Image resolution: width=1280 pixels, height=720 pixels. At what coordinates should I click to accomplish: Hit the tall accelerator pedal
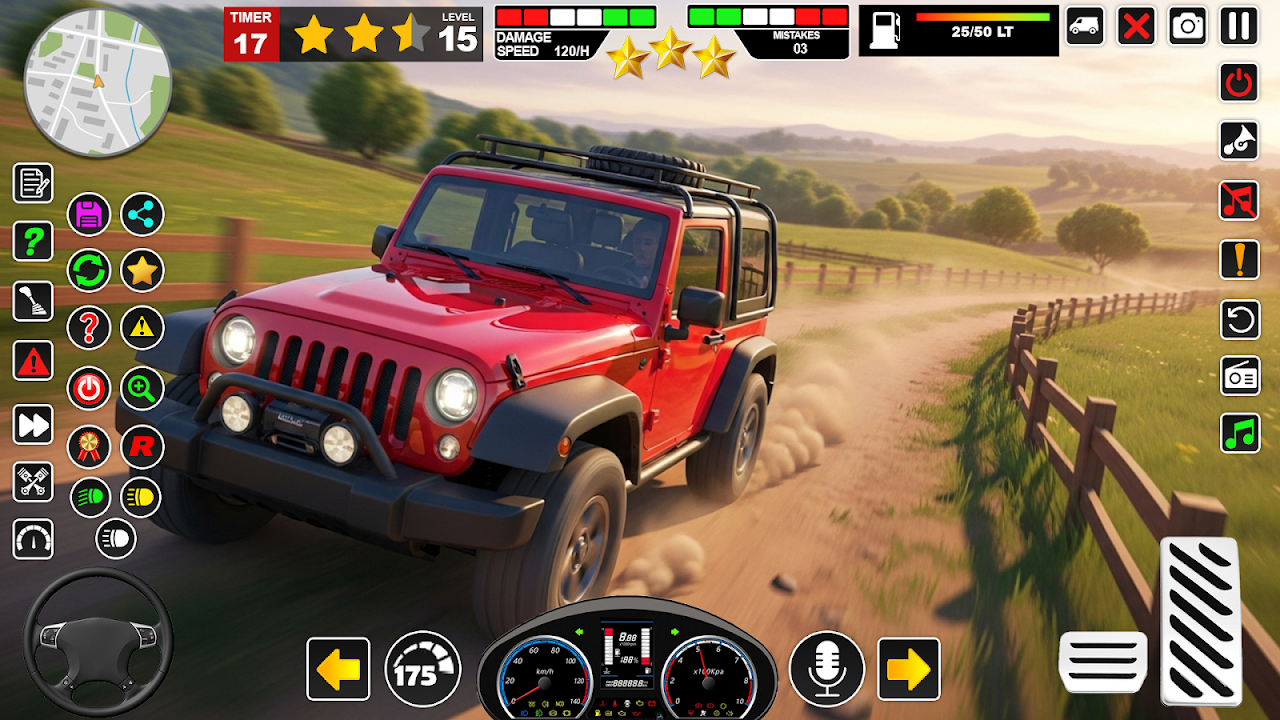coord(1200,620)
